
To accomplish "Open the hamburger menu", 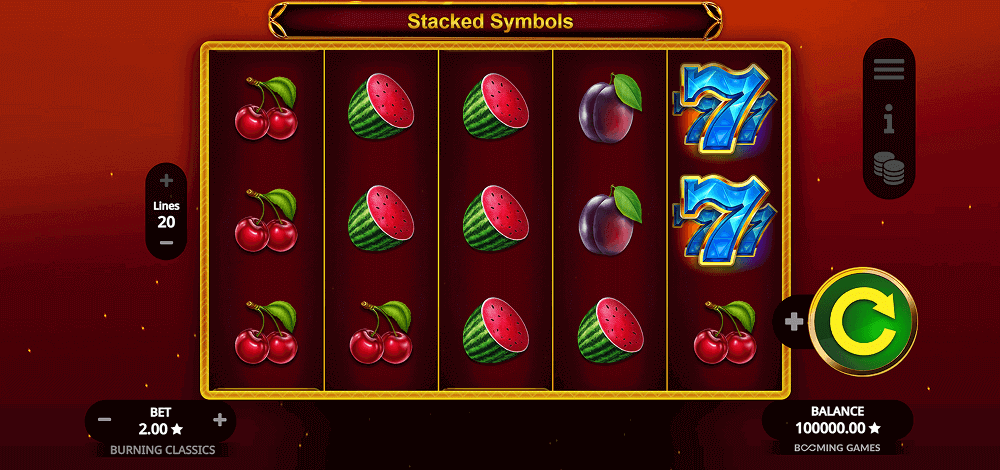I will (x=888, y=69).
